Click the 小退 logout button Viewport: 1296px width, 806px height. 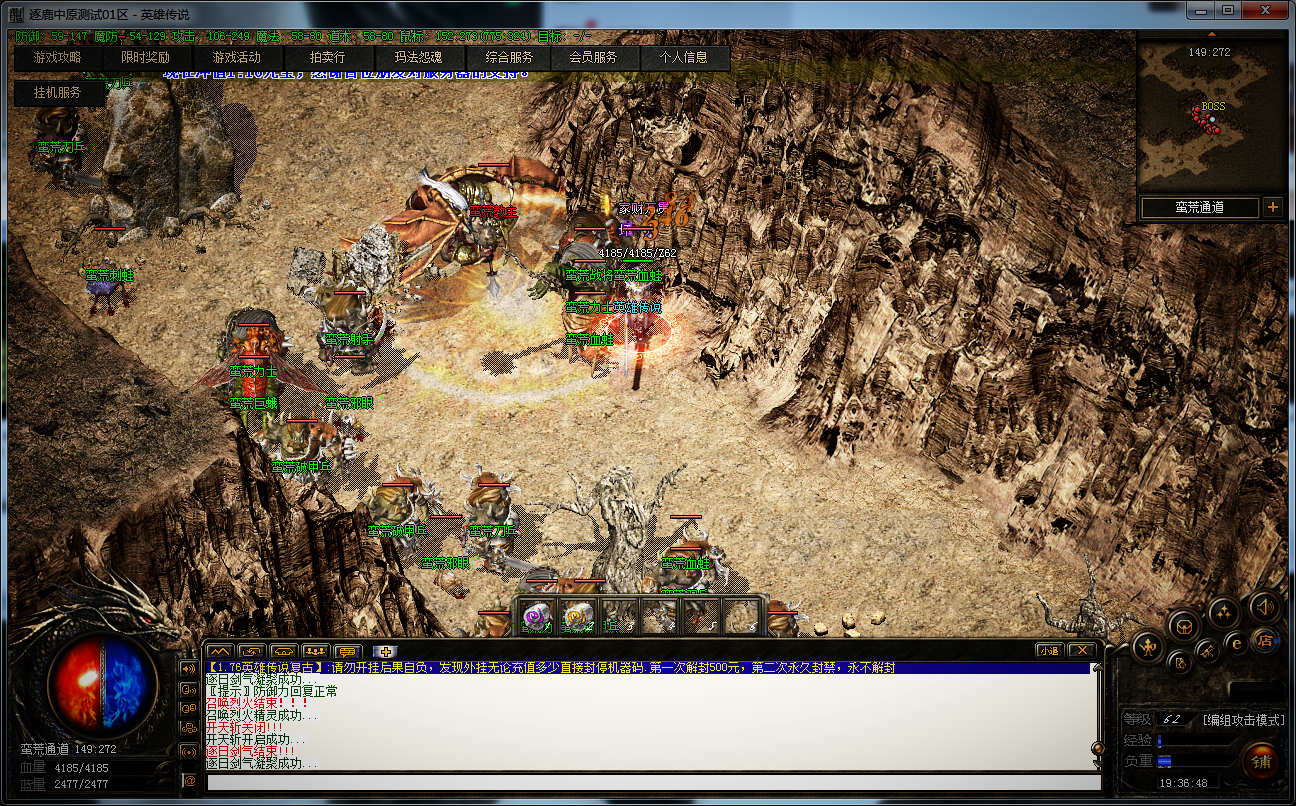[x=1049, y=650]
